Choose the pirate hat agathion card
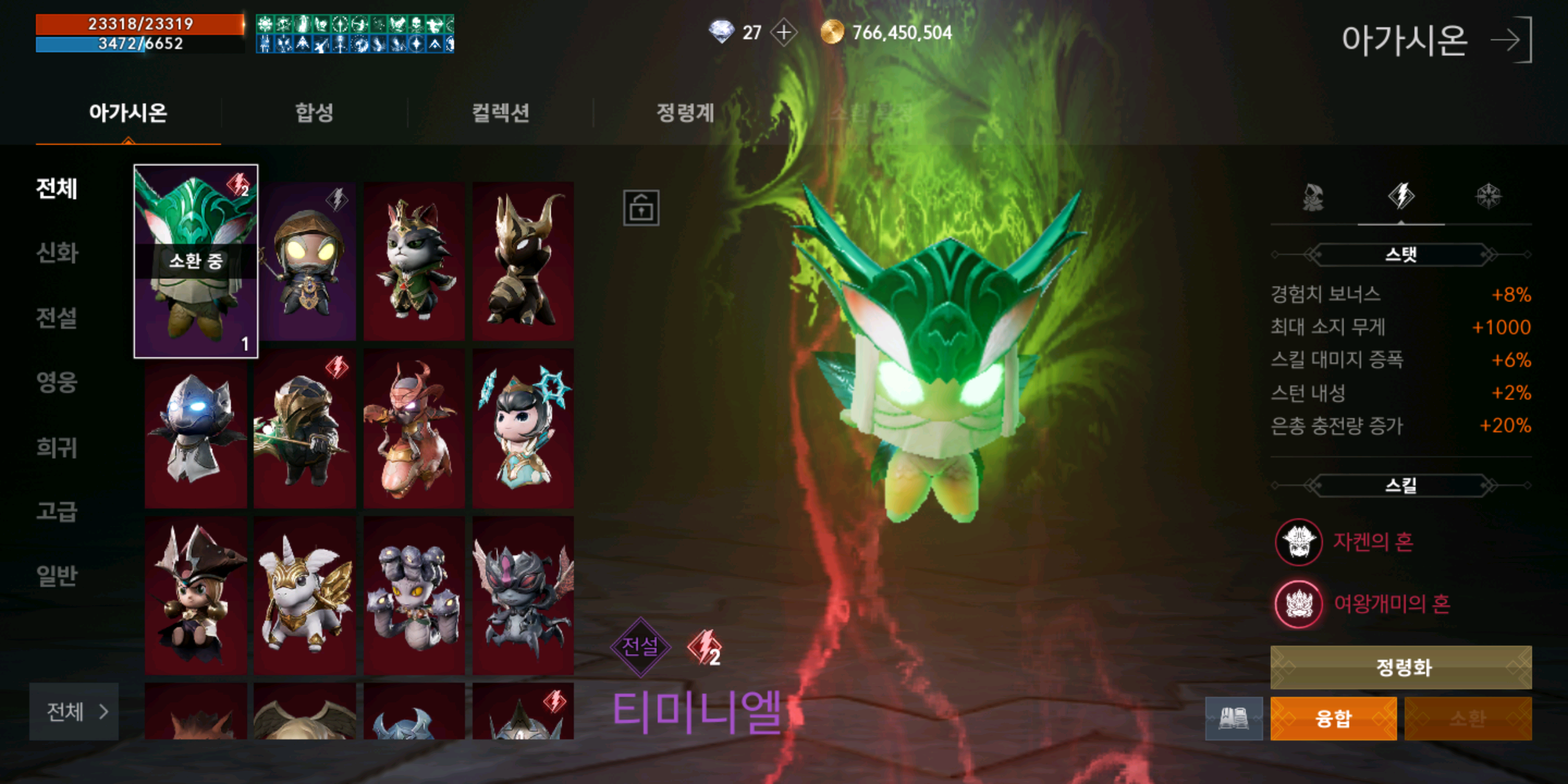 click(195, 595)
